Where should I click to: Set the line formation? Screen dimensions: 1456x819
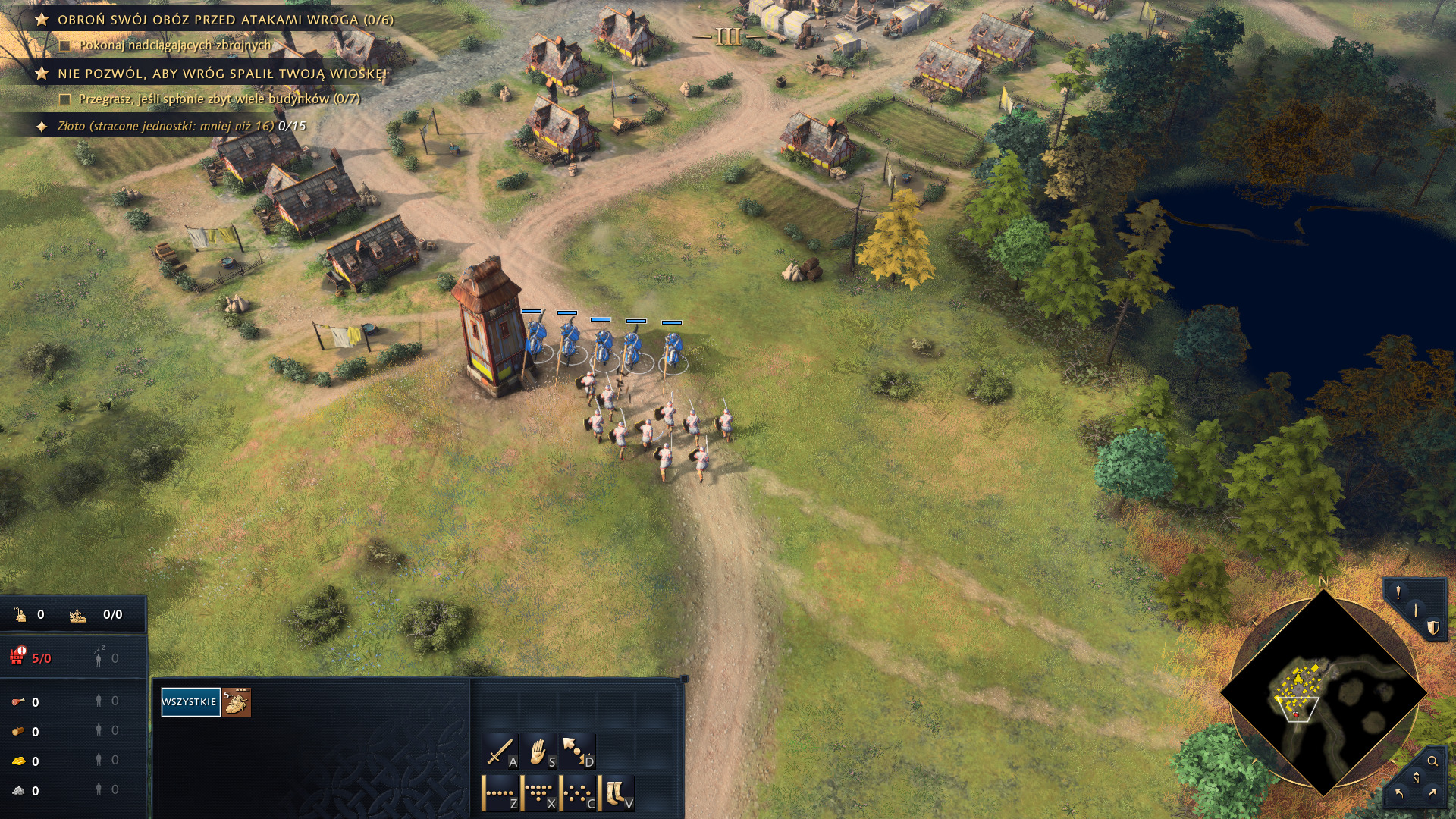pyautogui.click(x=500, y=792)
